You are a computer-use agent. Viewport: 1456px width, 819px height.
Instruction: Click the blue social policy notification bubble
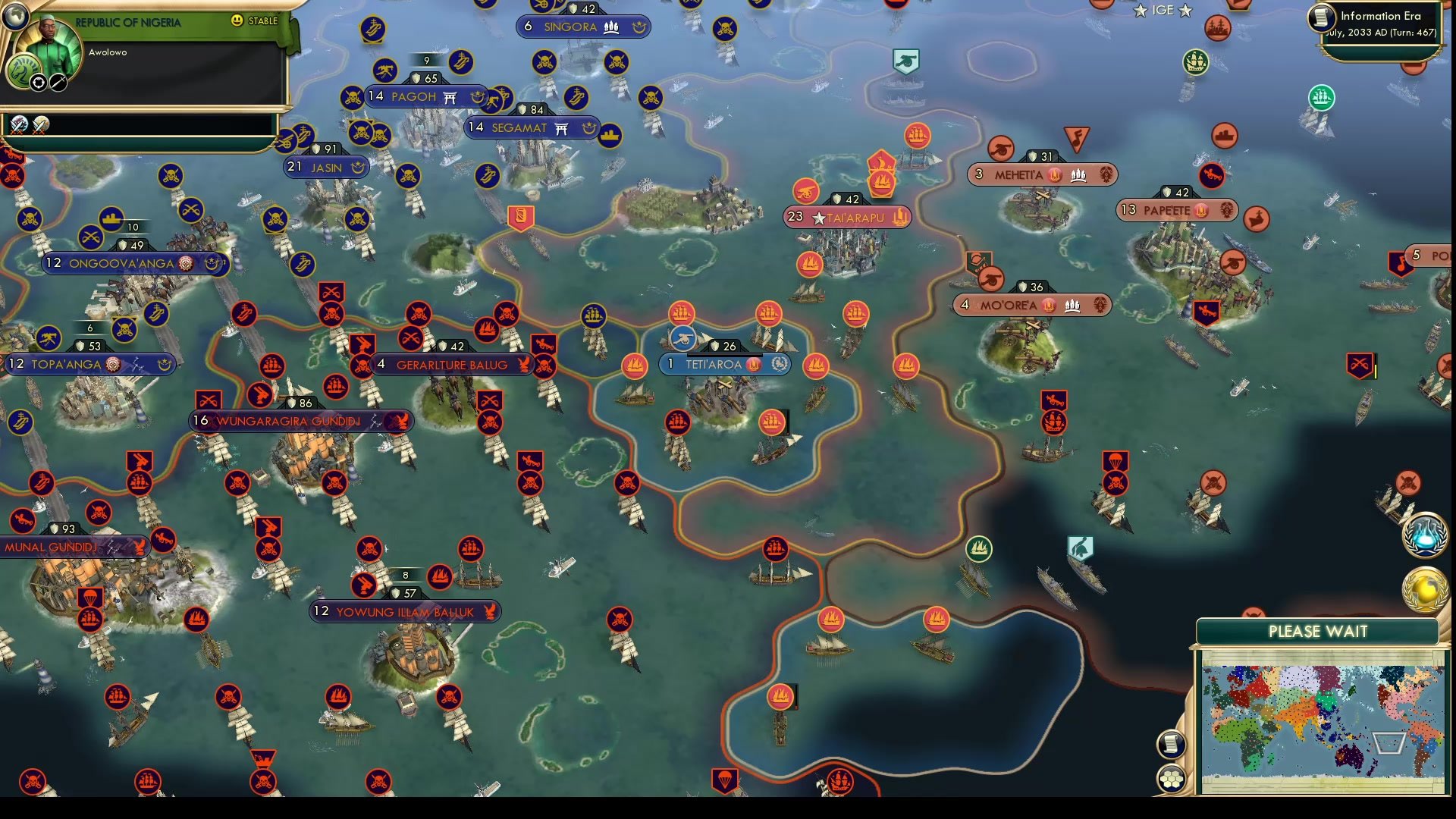(1424, 533)
